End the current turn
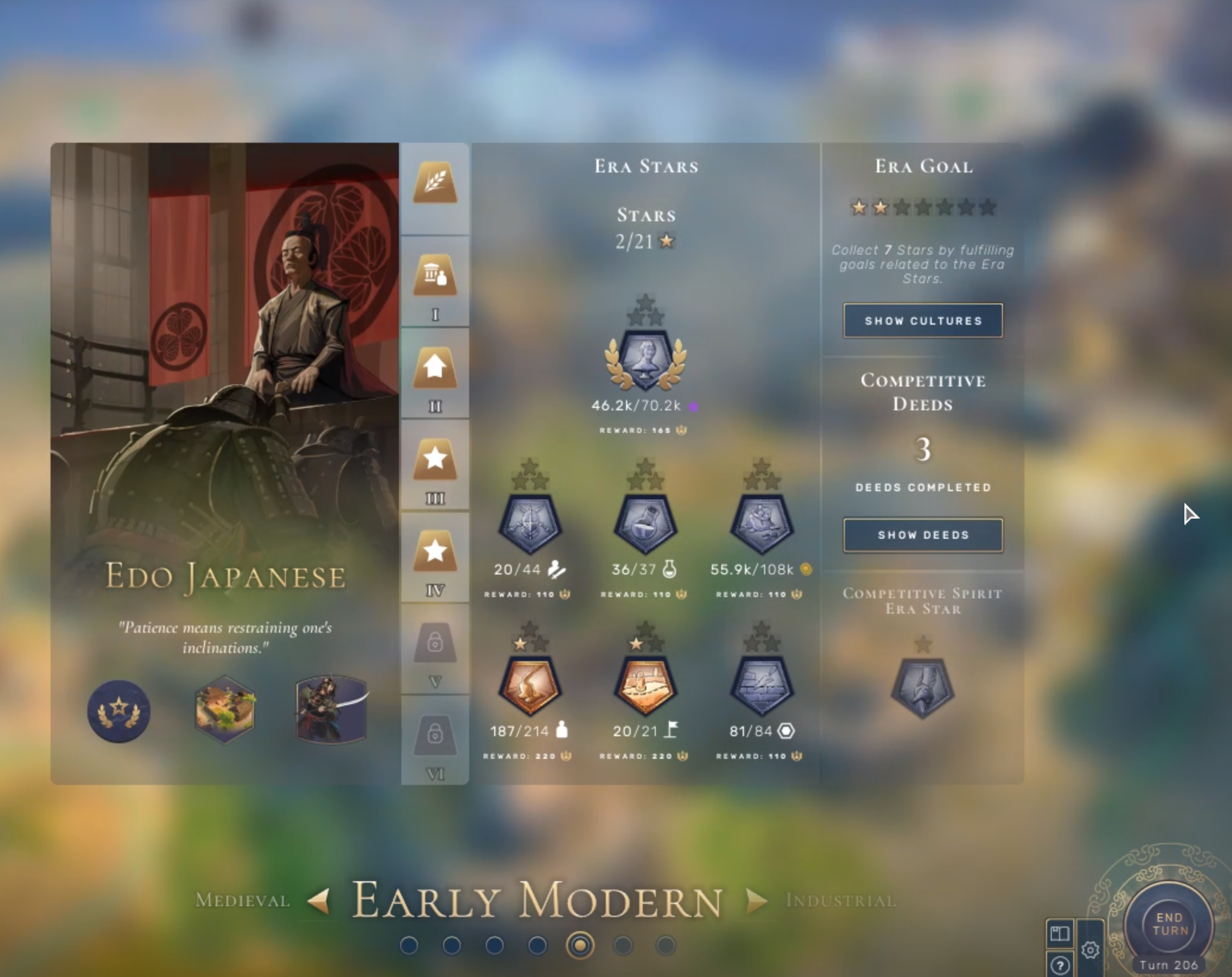Screen dimensions: 1232x977 pos(1168,925)
